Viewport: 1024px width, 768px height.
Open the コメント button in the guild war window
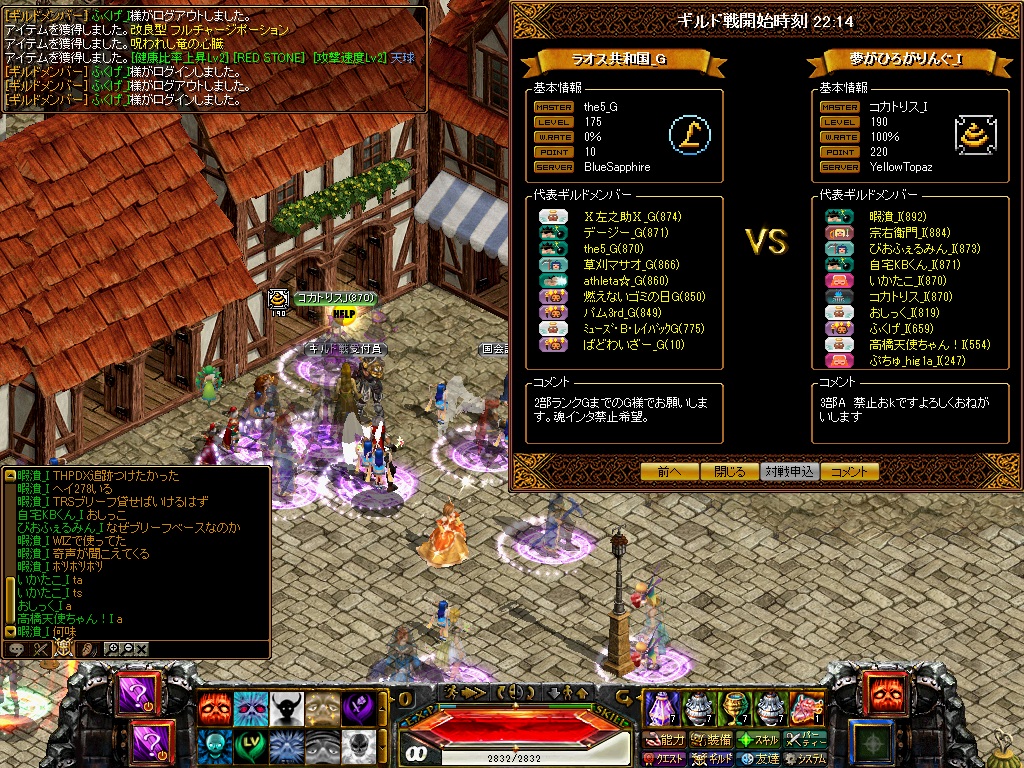850,472
